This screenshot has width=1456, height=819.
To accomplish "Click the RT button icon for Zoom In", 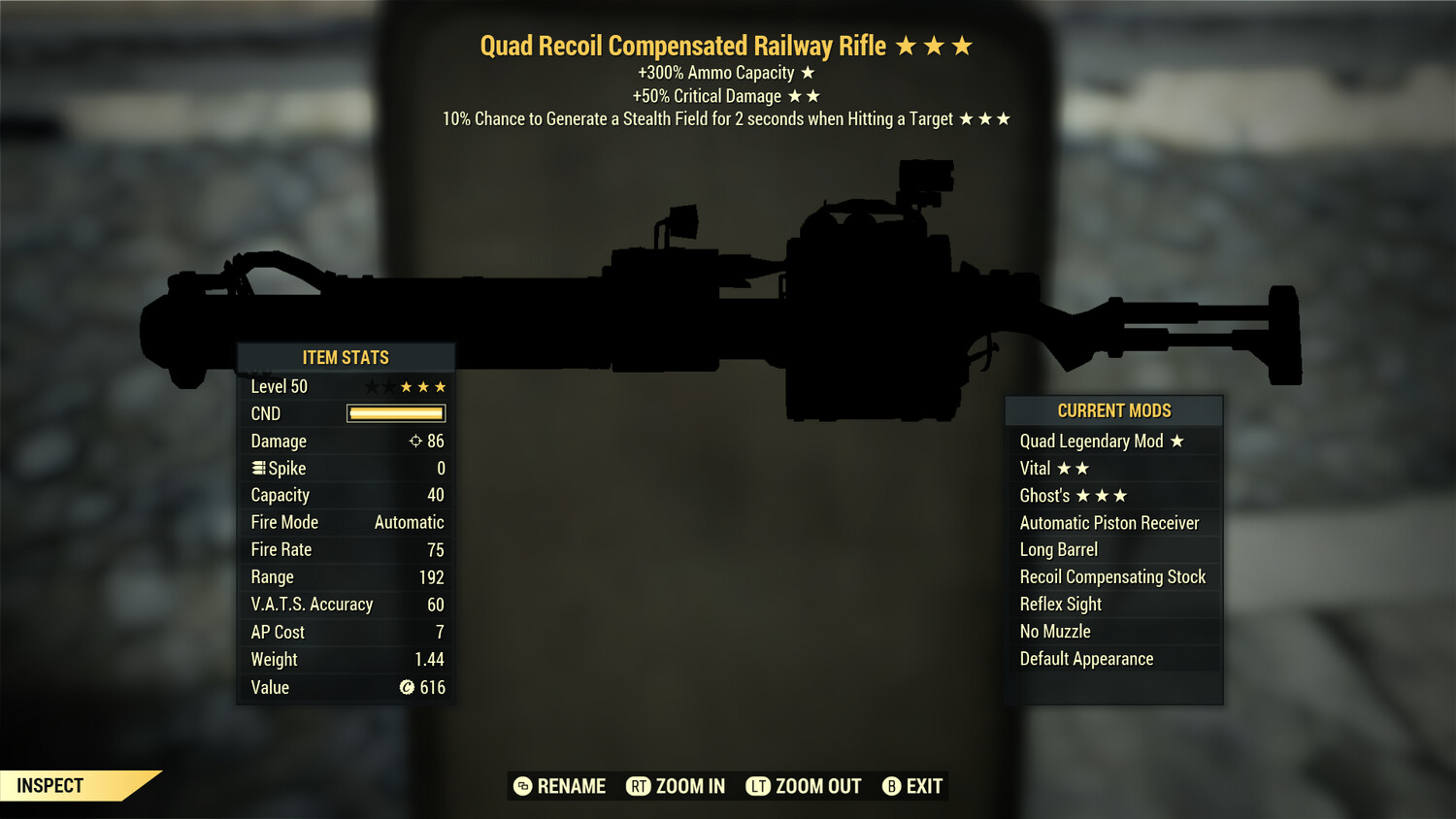I will (x=640, y=786).
